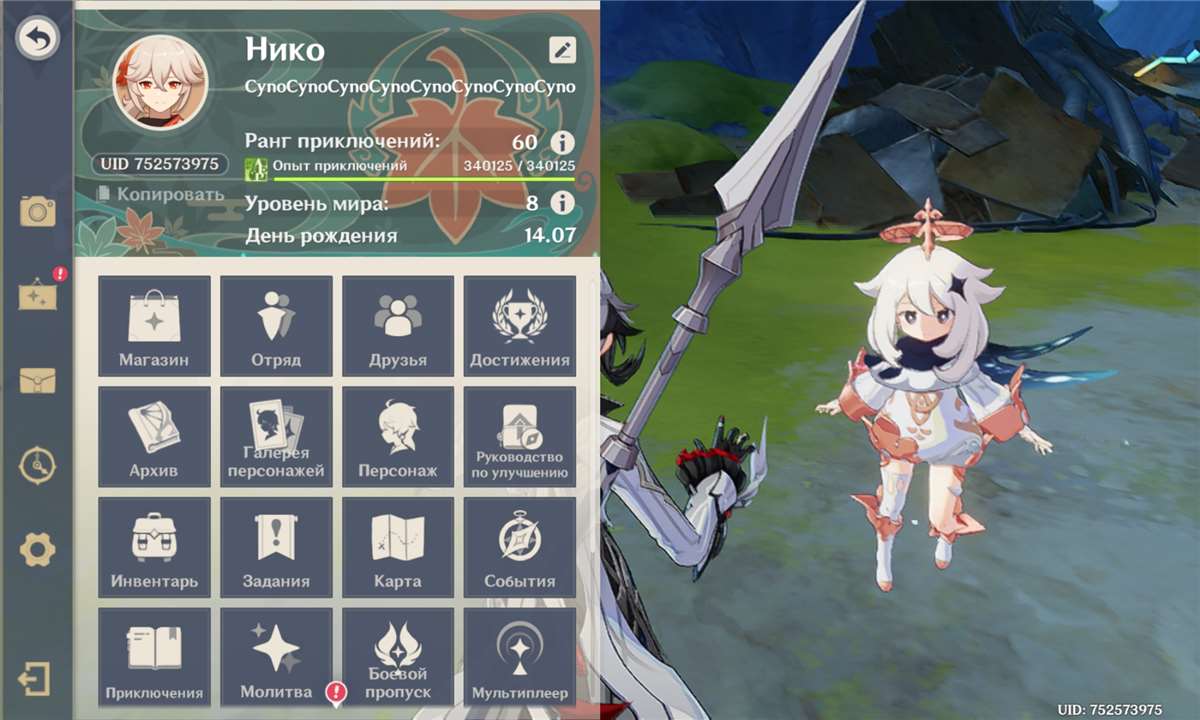
Task: View current События events
Action: pos(520,548)
